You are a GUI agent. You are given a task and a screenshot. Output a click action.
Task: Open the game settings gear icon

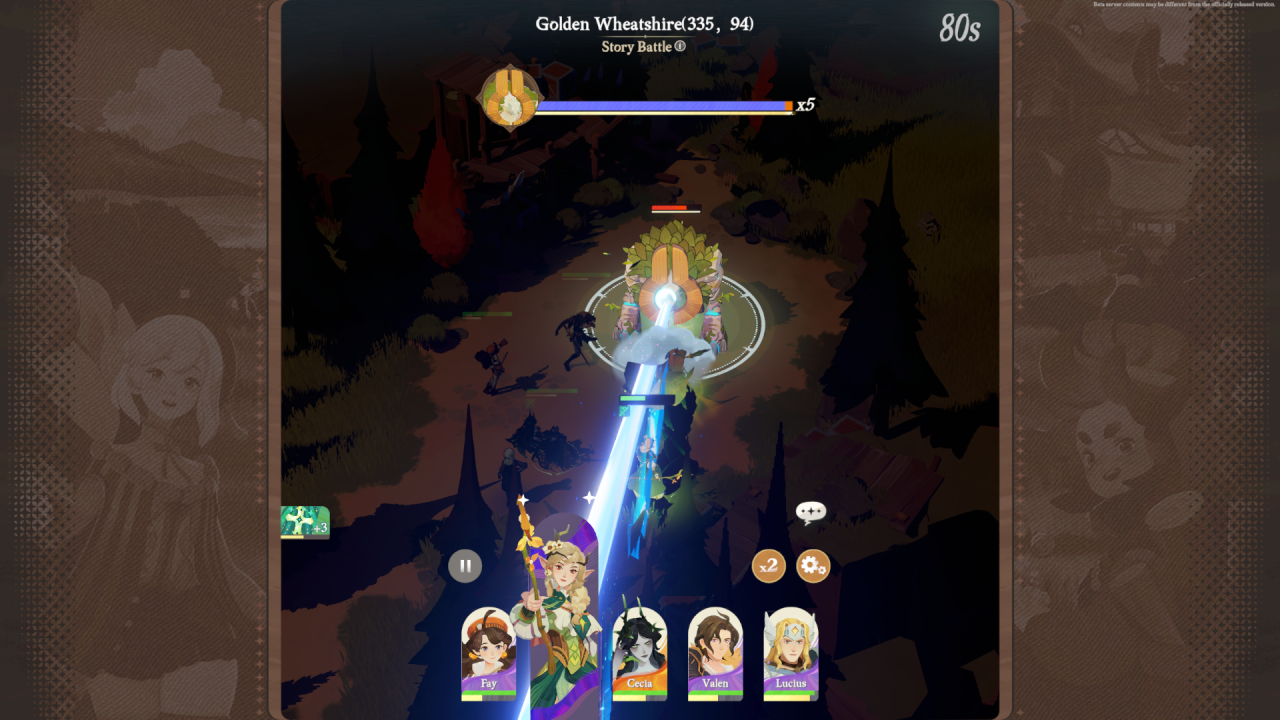point(812,565)
